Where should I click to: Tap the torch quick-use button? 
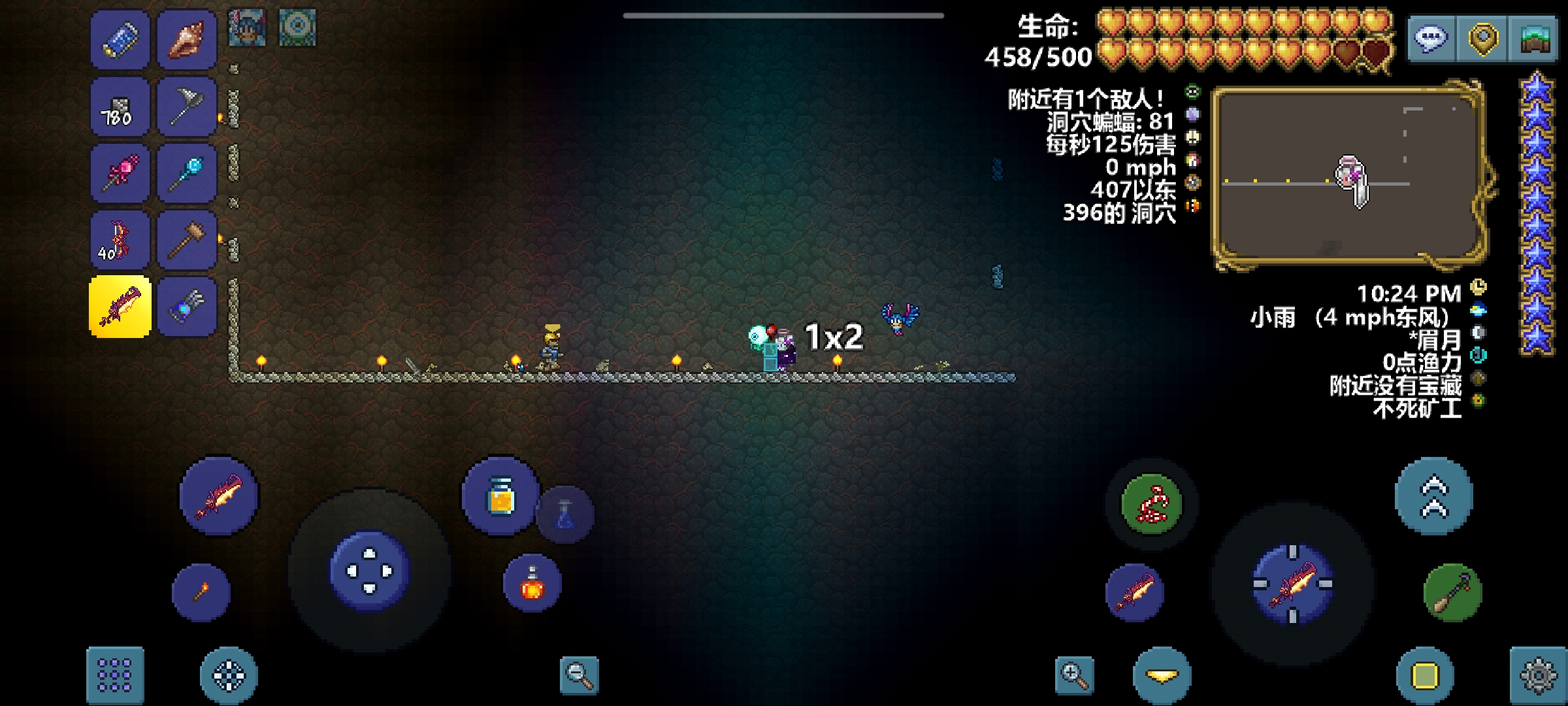[x=201, y=592]
